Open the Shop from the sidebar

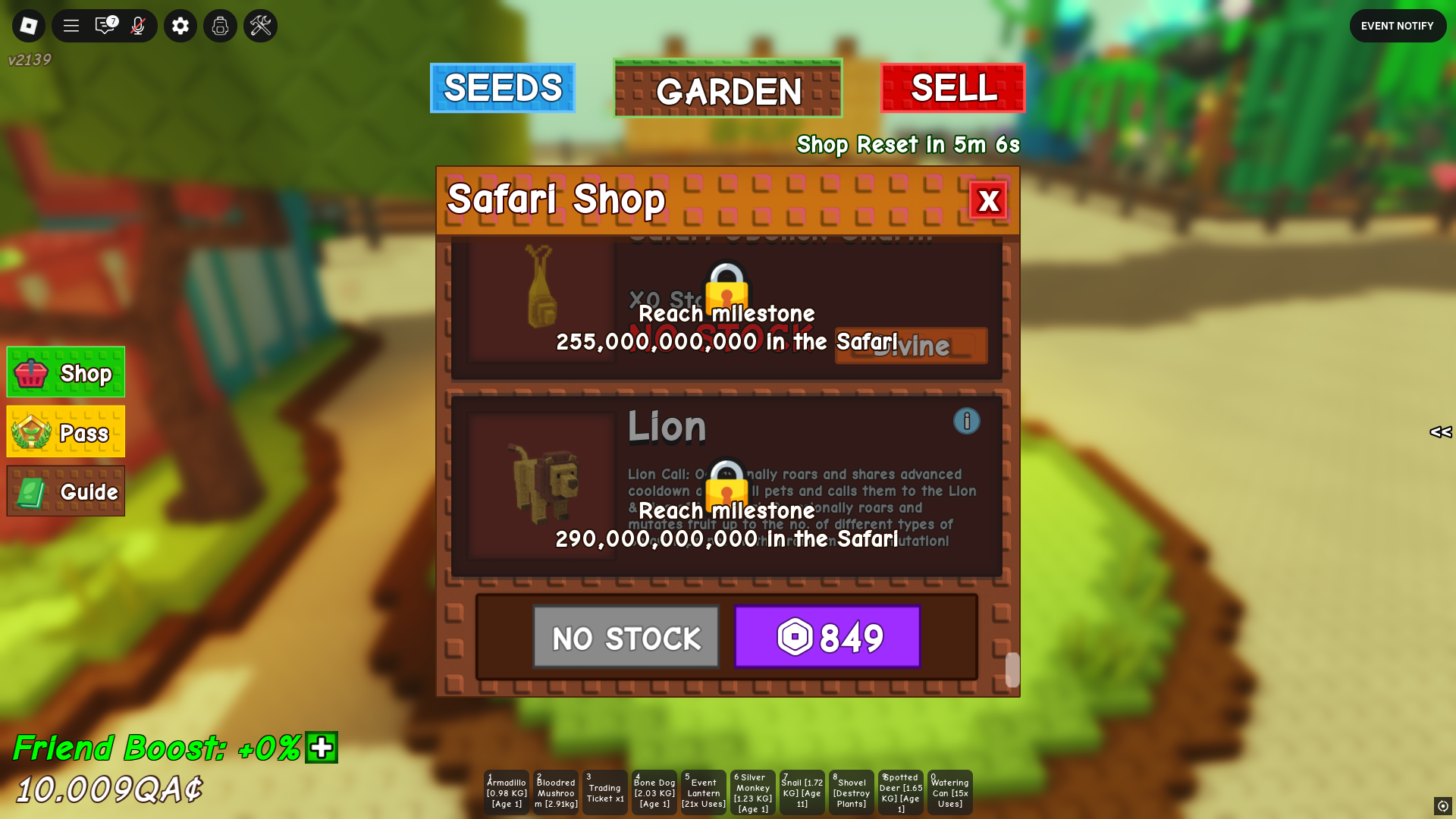tap(65, 372)
